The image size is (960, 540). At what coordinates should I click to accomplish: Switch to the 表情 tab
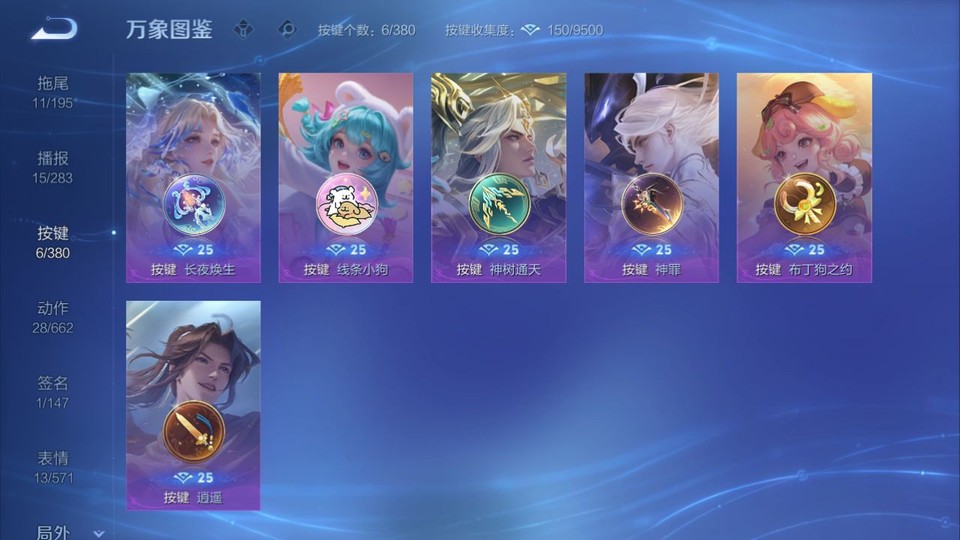click(x=53, y=466)
